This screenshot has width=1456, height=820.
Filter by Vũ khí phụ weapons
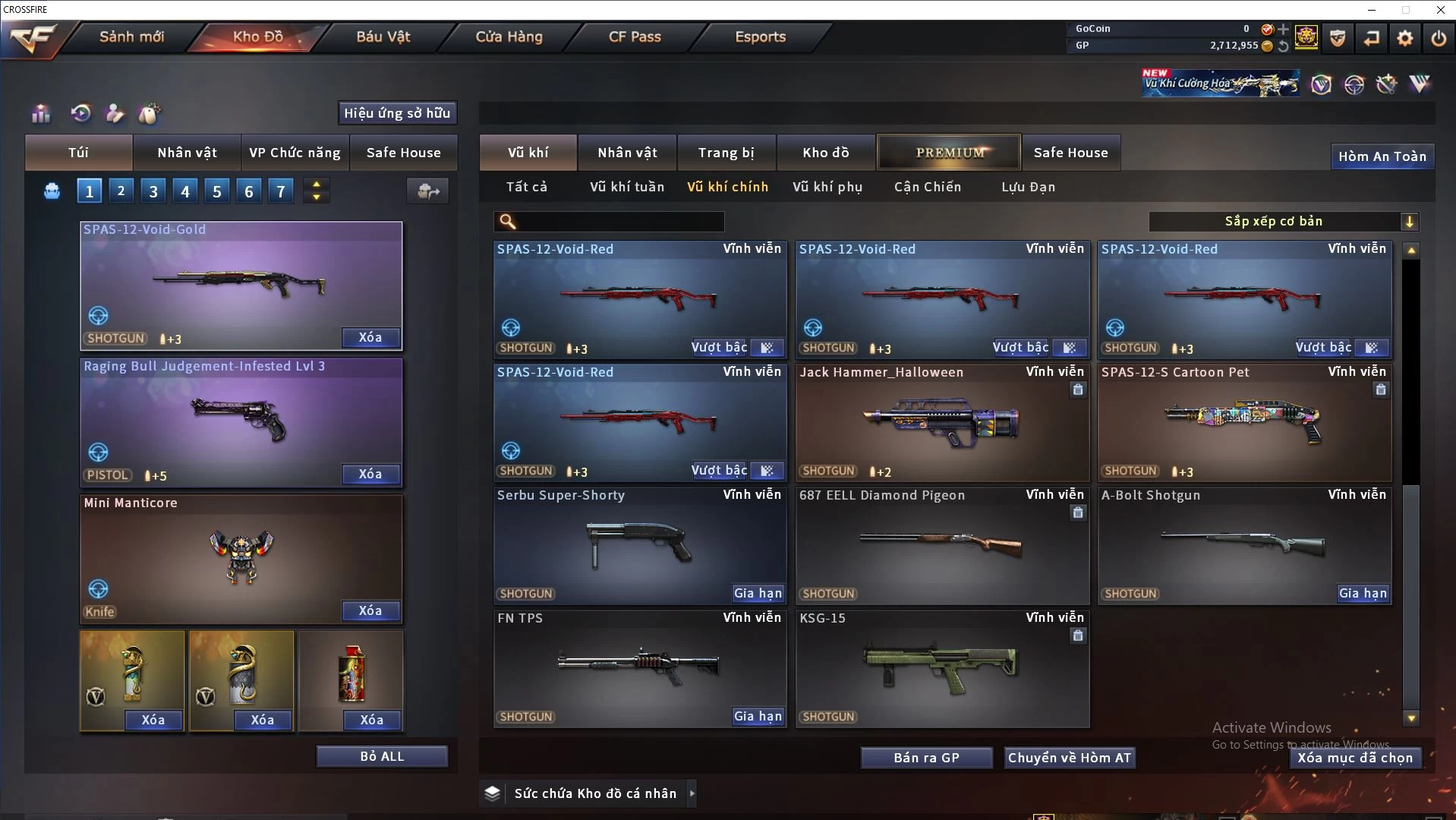tap(827, 187)
